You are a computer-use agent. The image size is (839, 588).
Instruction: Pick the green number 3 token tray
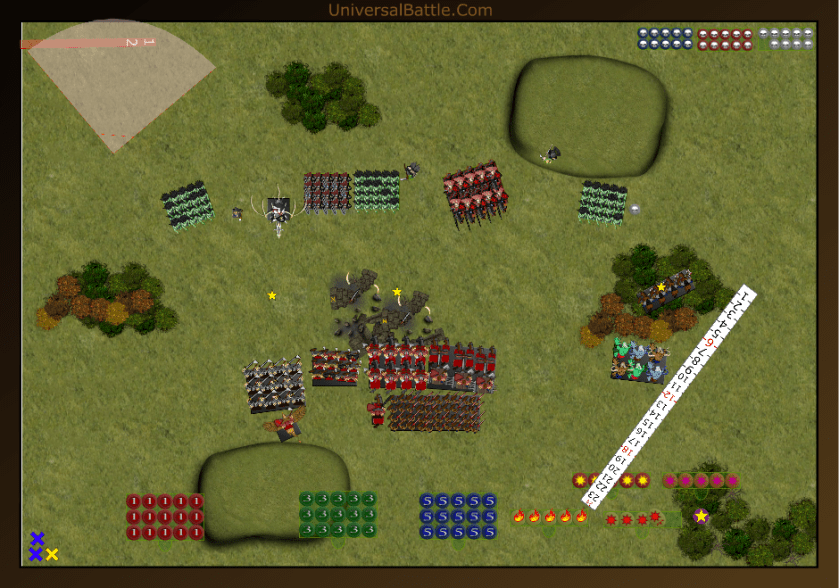(x=337, y=514)
